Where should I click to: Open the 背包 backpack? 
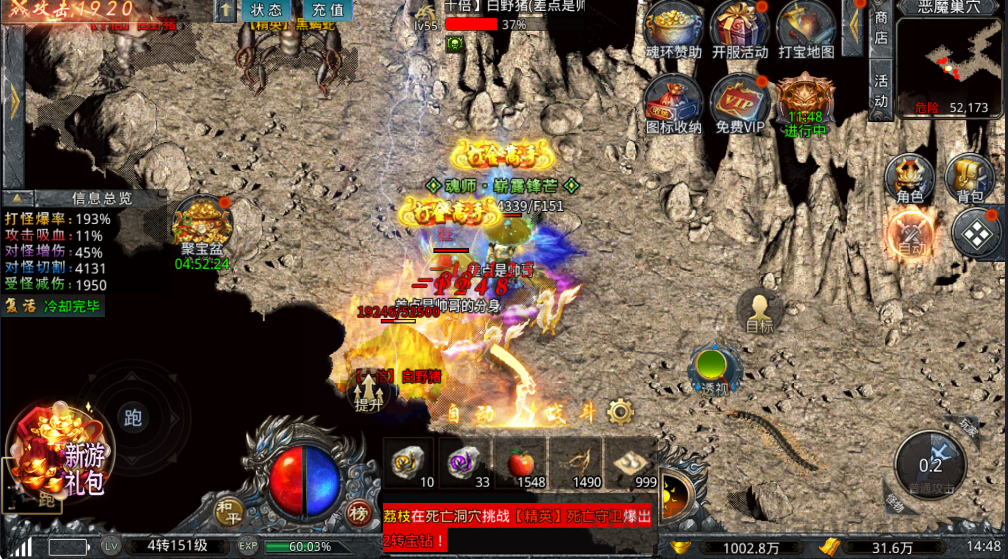pyautogui.click(x=969, y=179)
